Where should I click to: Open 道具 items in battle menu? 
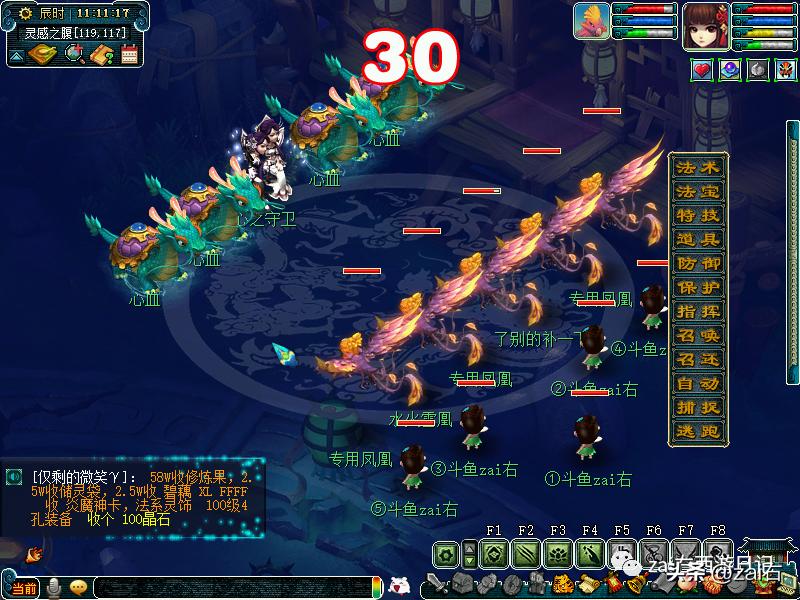(x=698, y=239)
